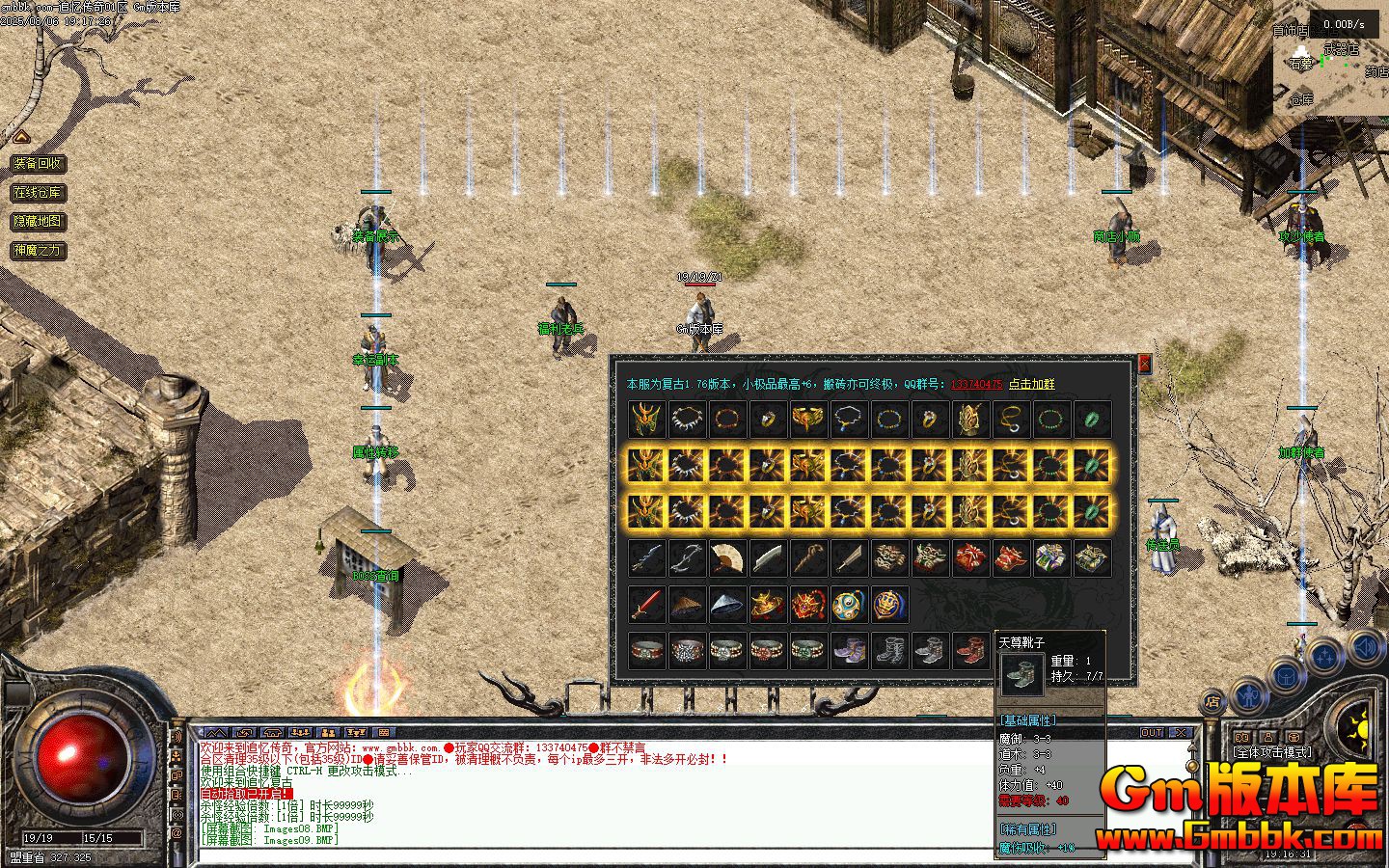This screenshot has height=868, width=1389.
Task: Pick the red sword item slot
Action: (645, 605)
